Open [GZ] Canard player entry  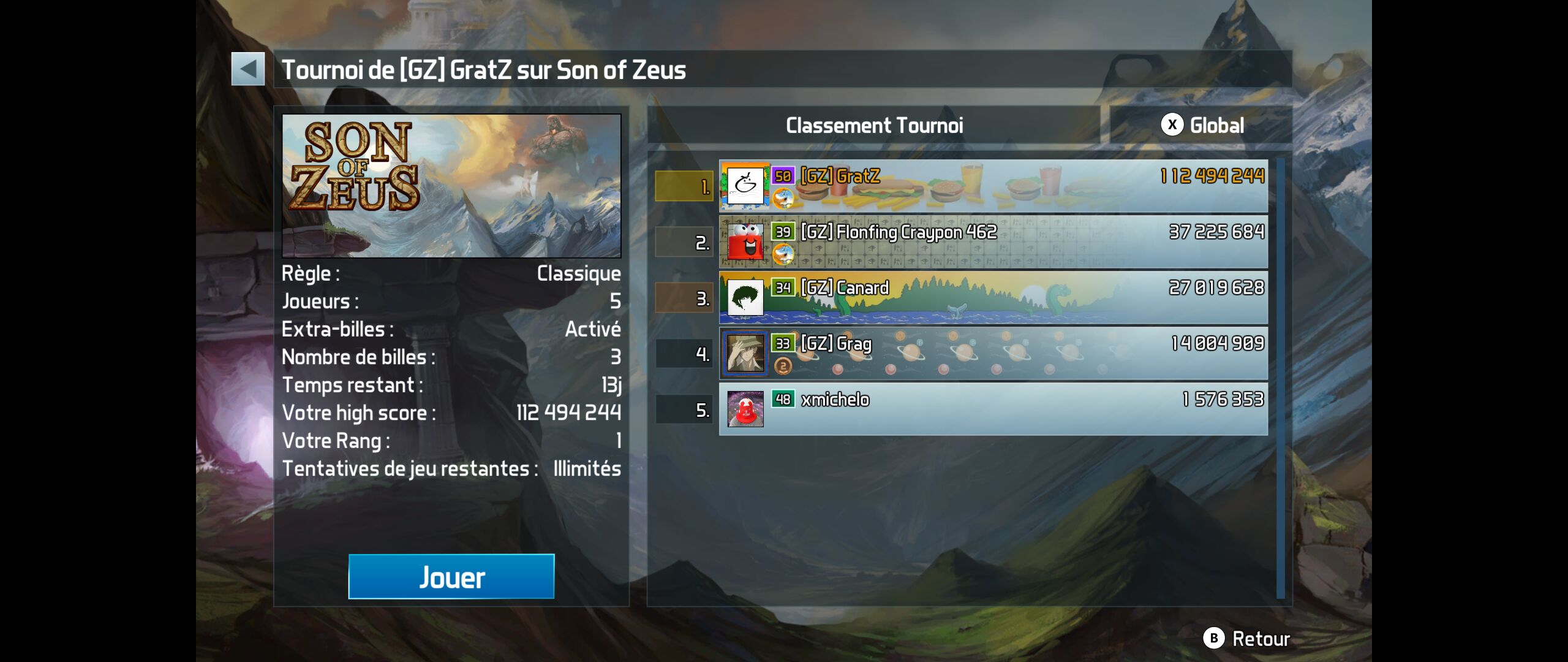tap(993, 297)
